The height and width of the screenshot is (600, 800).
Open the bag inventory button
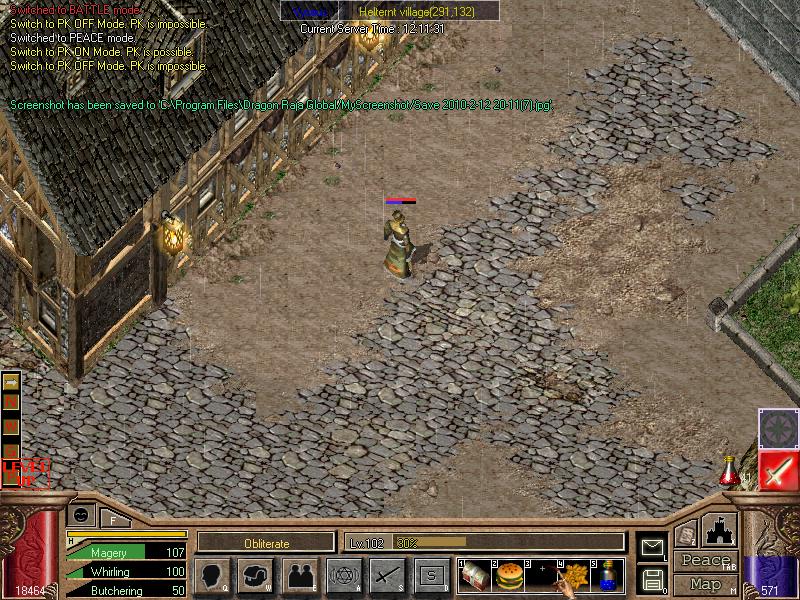point(255,575)
